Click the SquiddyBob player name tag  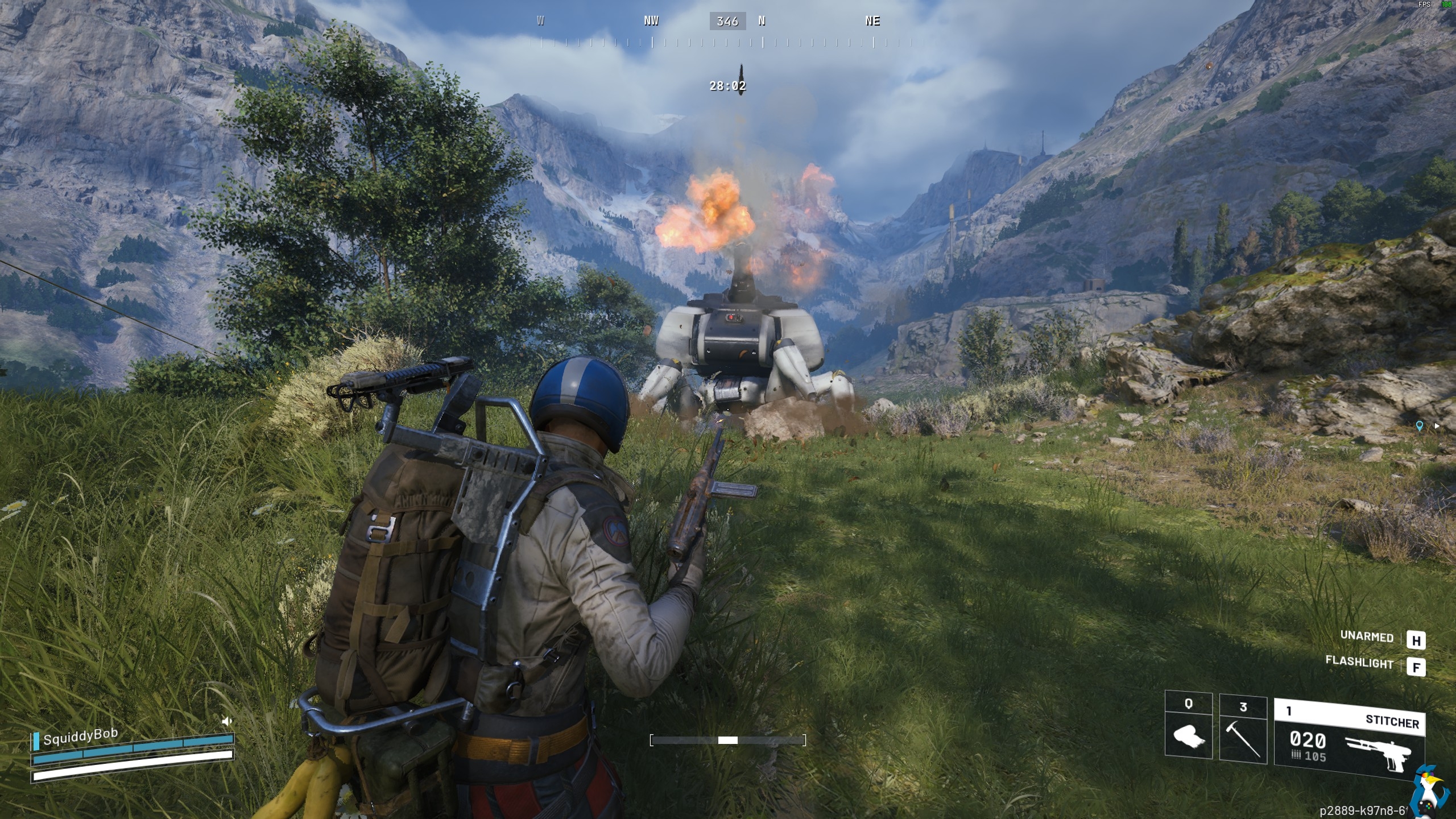[80, 737]
